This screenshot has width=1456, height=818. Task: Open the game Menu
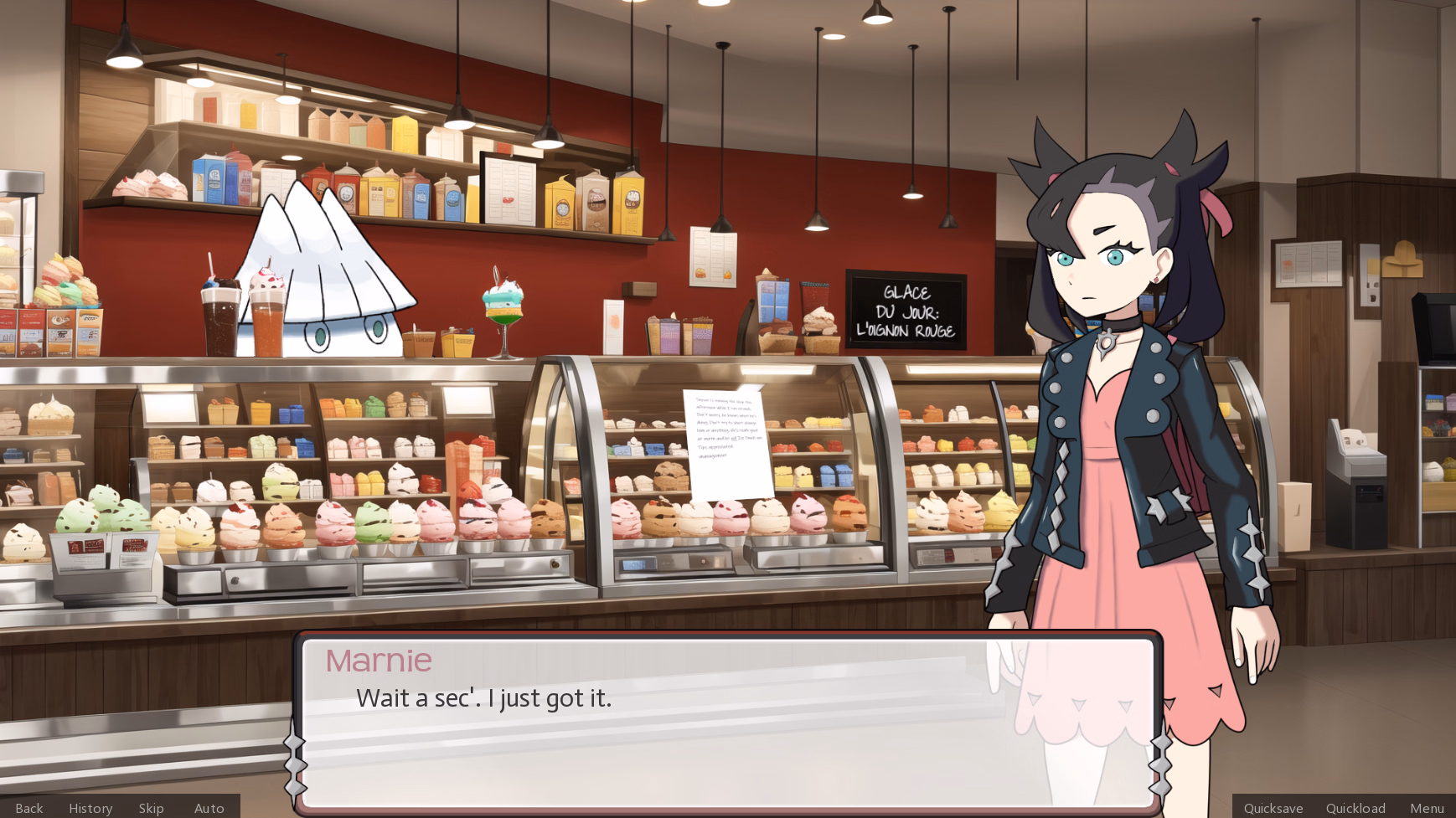[x=1427, y=808]
